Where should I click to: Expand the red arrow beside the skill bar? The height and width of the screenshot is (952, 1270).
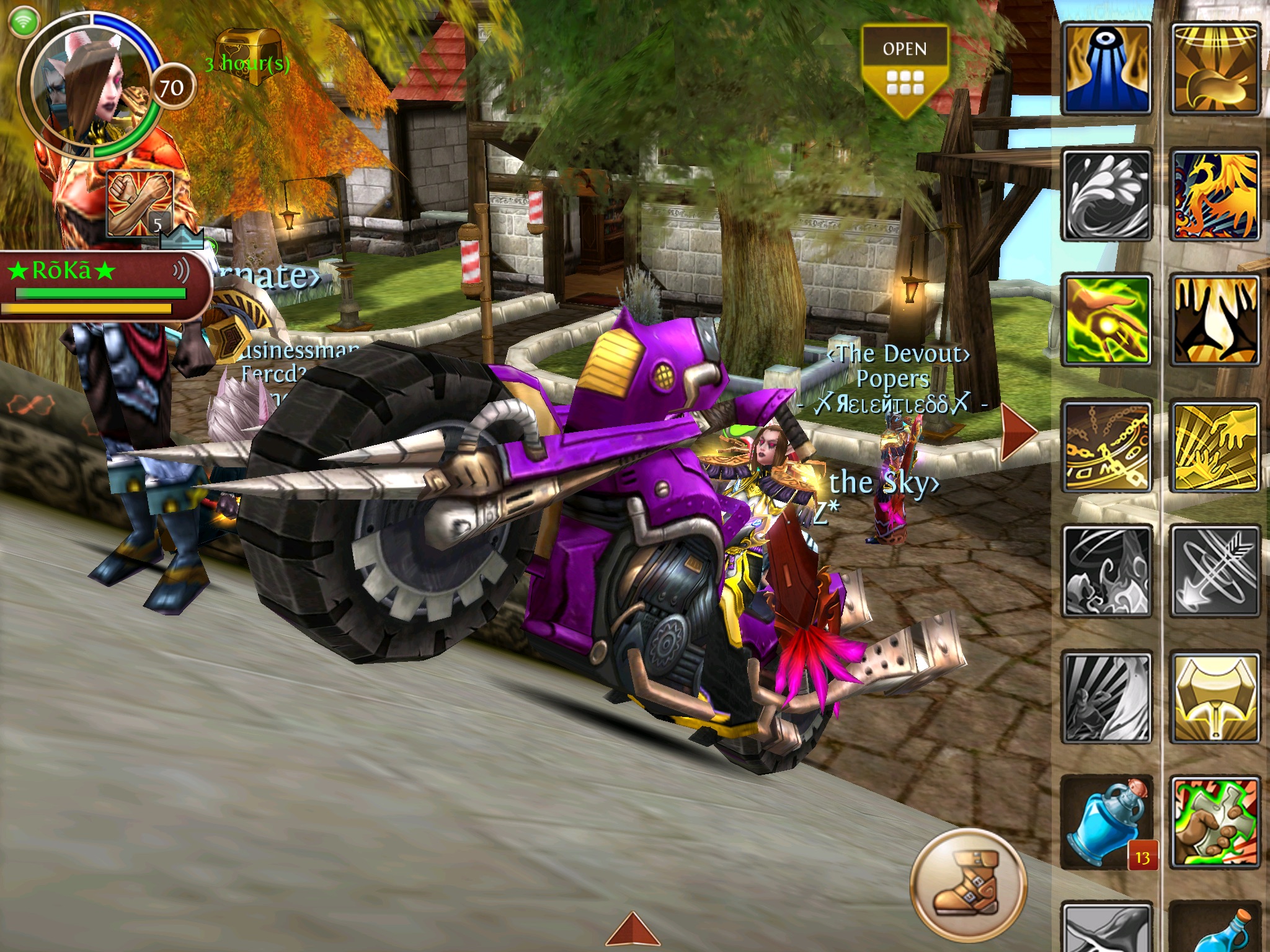point(1018,431)
